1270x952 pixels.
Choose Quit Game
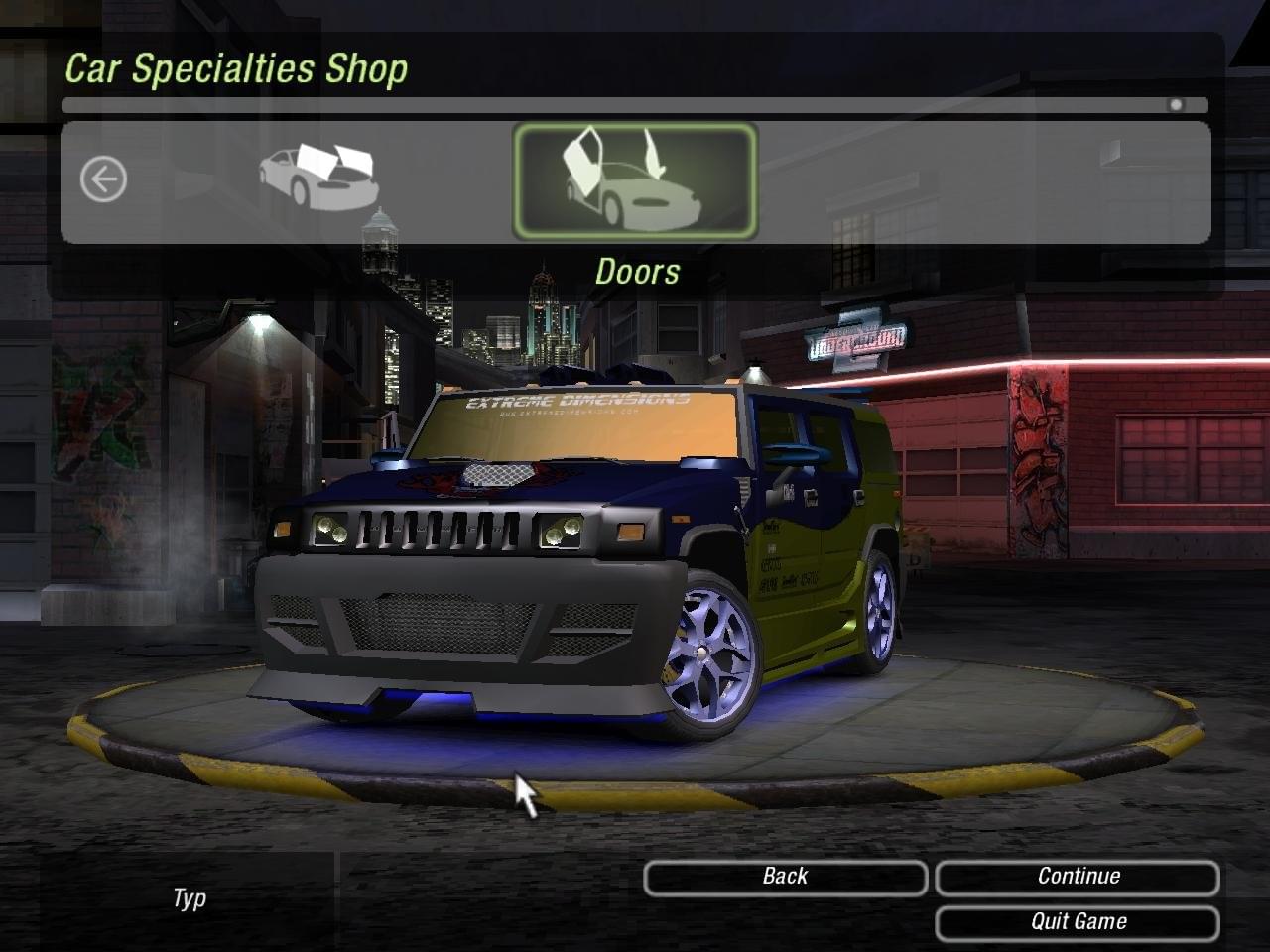[x=1078, y=922]
